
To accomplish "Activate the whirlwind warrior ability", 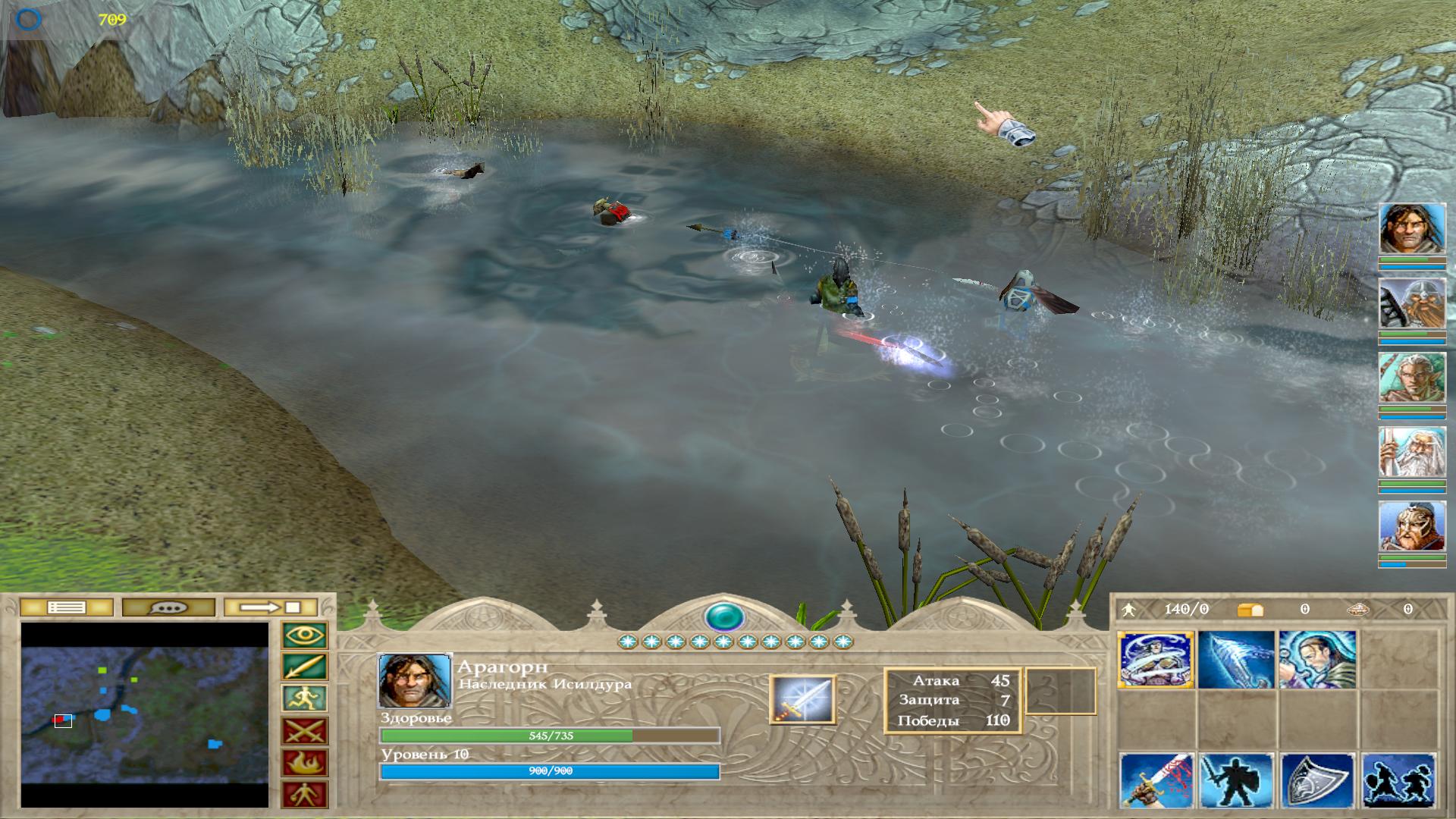I will click(x=1156, y=660).
